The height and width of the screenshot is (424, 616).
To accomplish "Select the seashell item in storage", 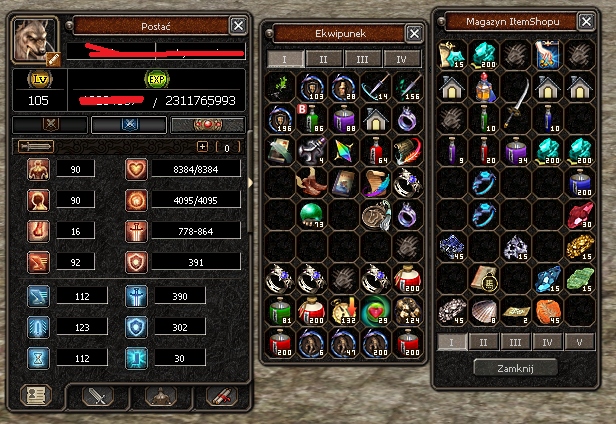I will 485,309.
